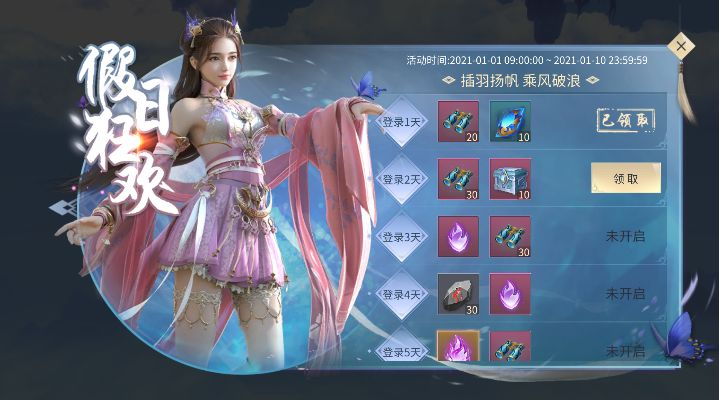Claim the day 2 login reward (领取)
The image size is (719, 400).
[625, 178]
